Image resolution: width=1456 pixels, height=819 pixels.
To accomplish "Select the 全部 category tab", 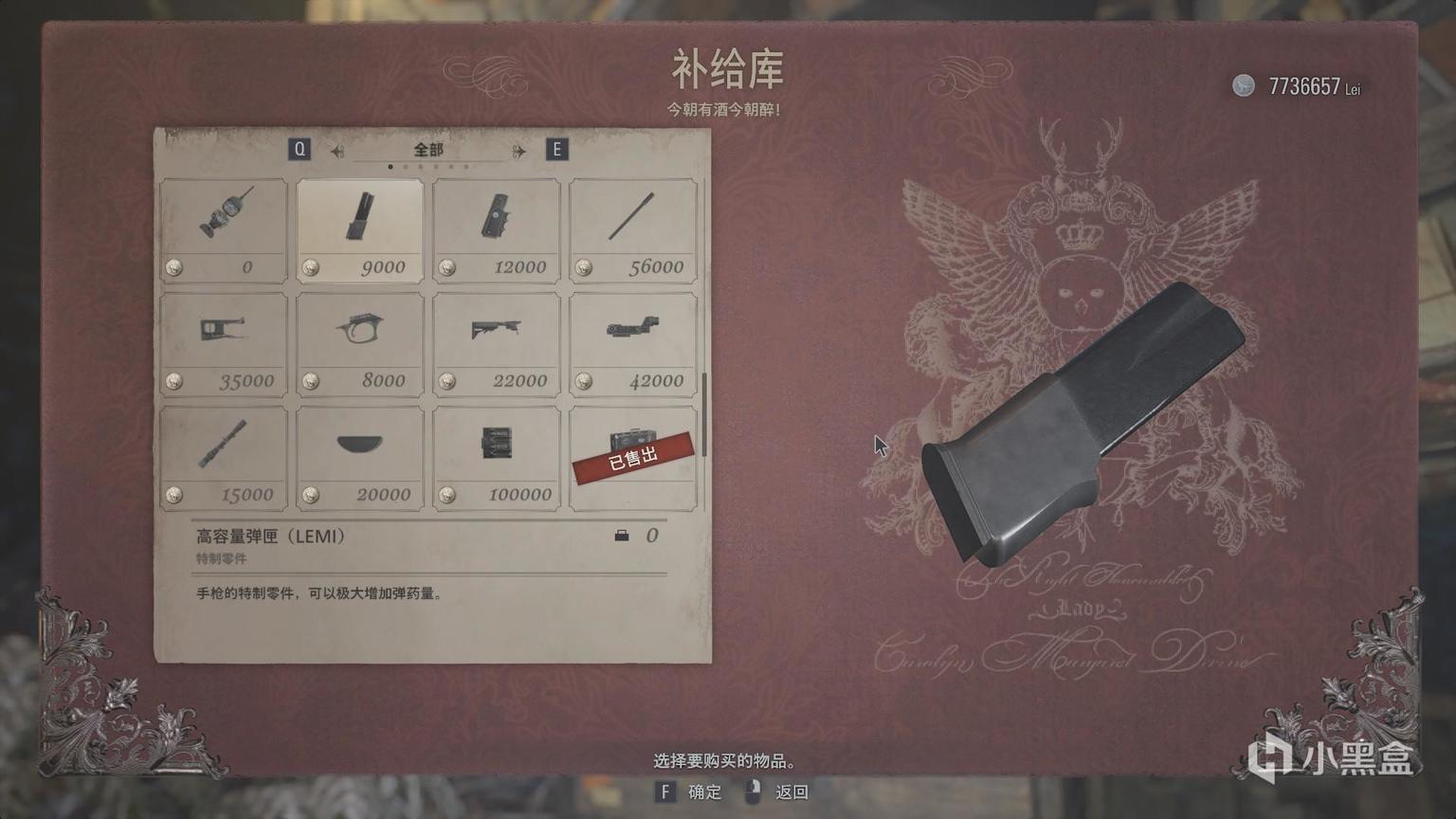I will pos(428,149).
